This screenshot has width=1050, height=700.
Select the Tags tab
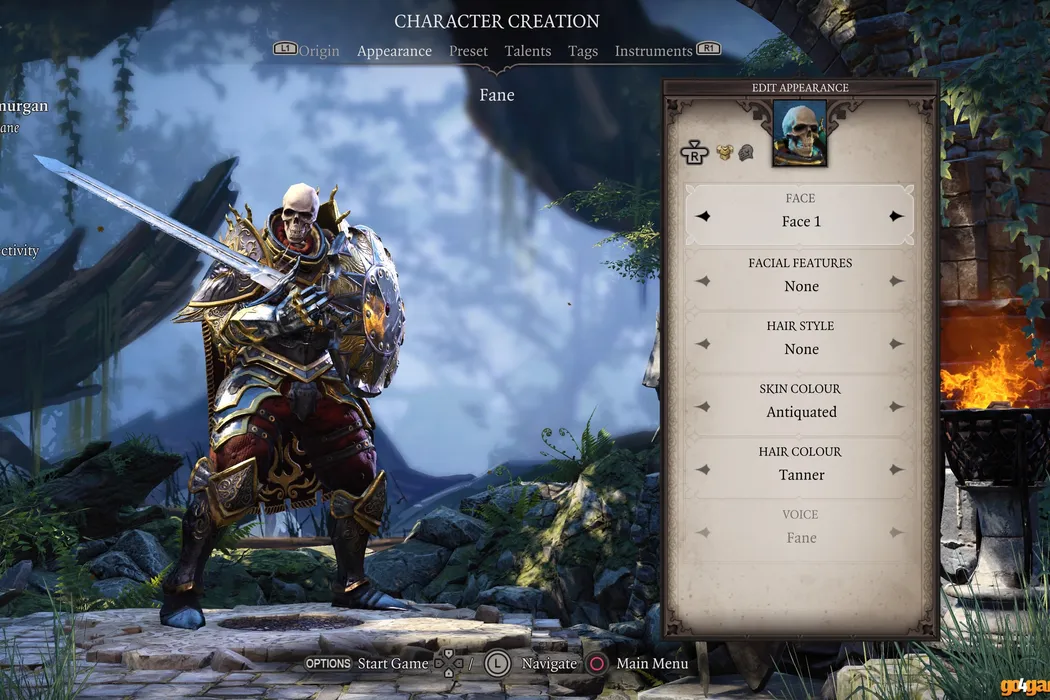coord(583,51)
